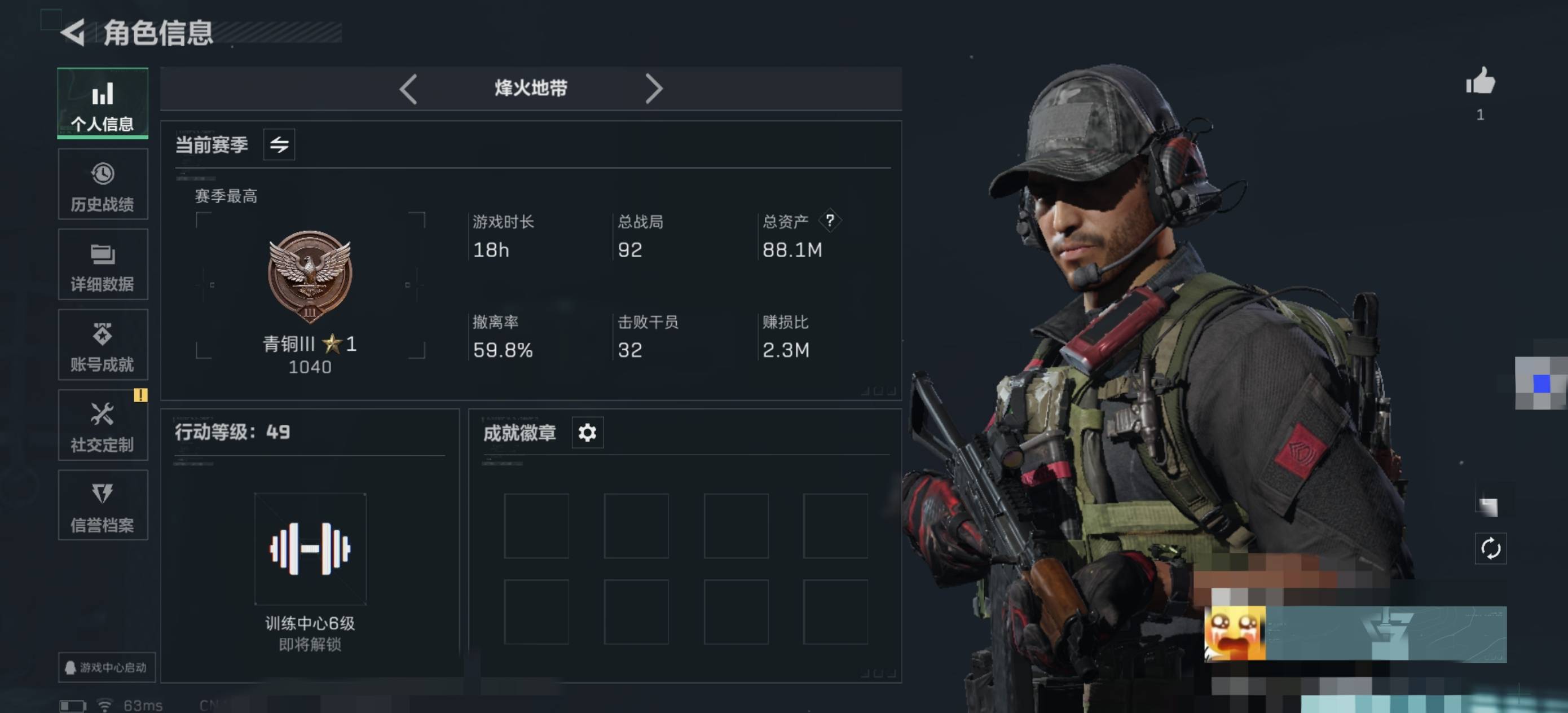
Task: Open the 详细数据 tab
Action: pos(102,265)
